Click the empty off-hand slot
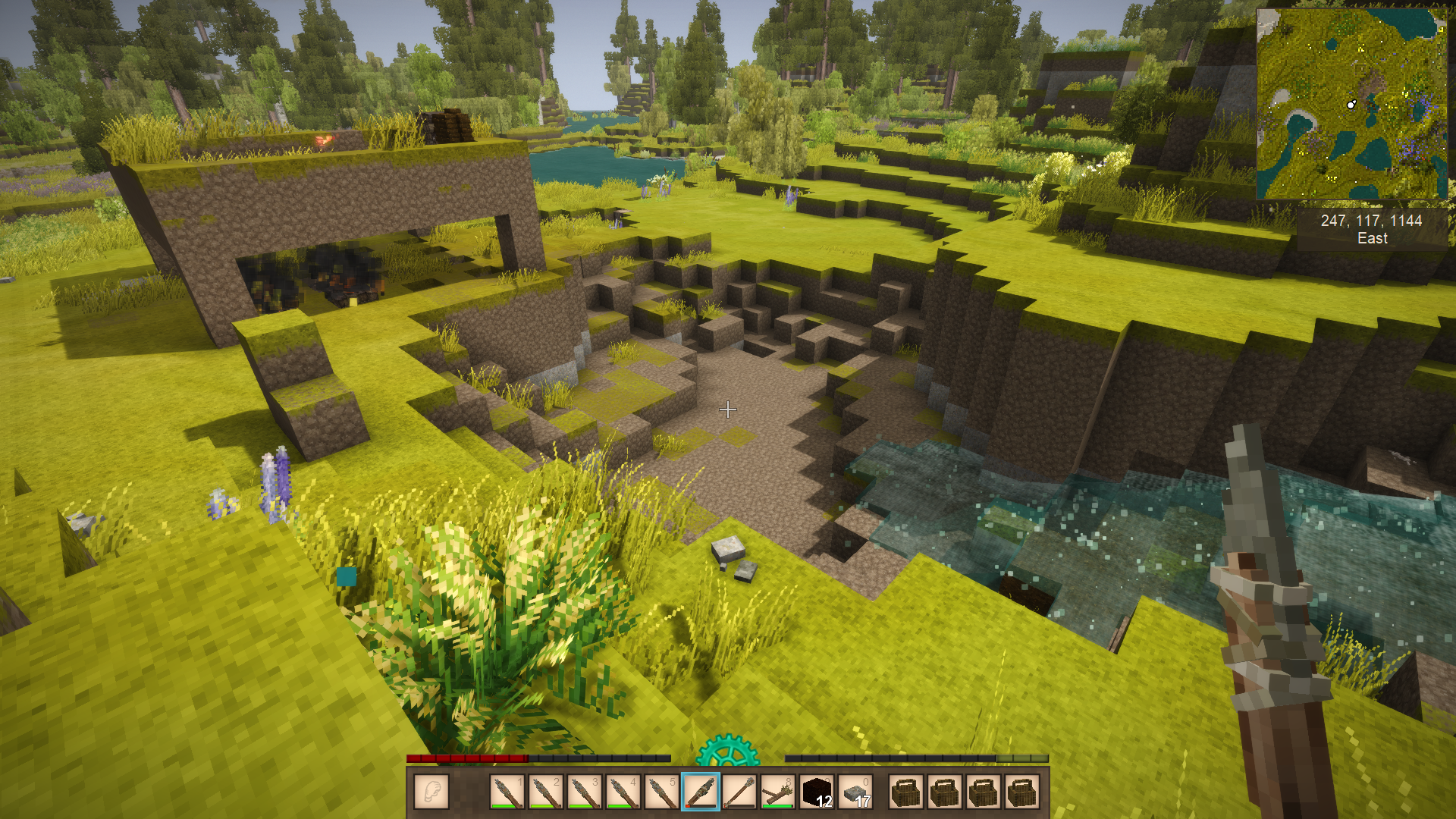 431,792
